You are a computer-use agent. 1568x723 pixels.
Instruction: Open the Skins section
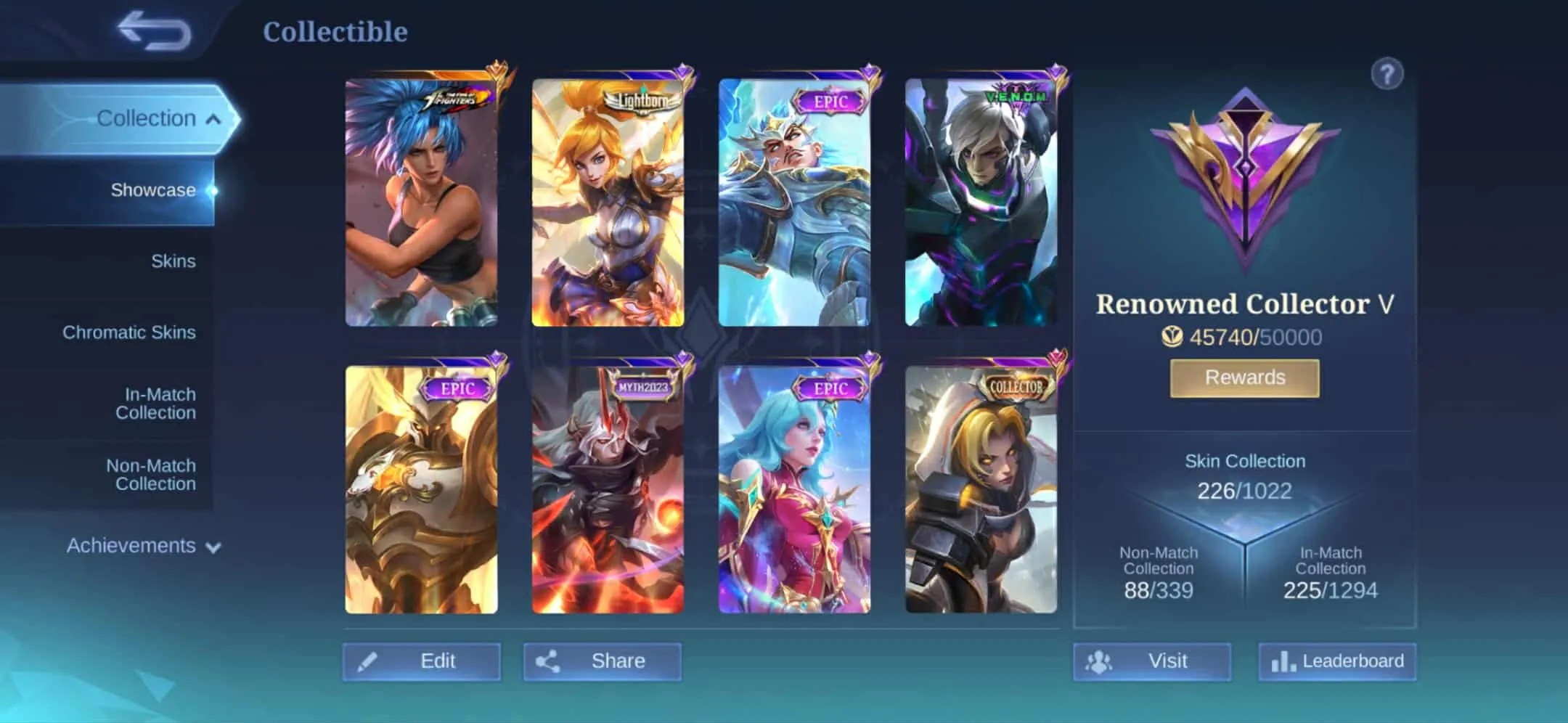(x=172, y=260)
